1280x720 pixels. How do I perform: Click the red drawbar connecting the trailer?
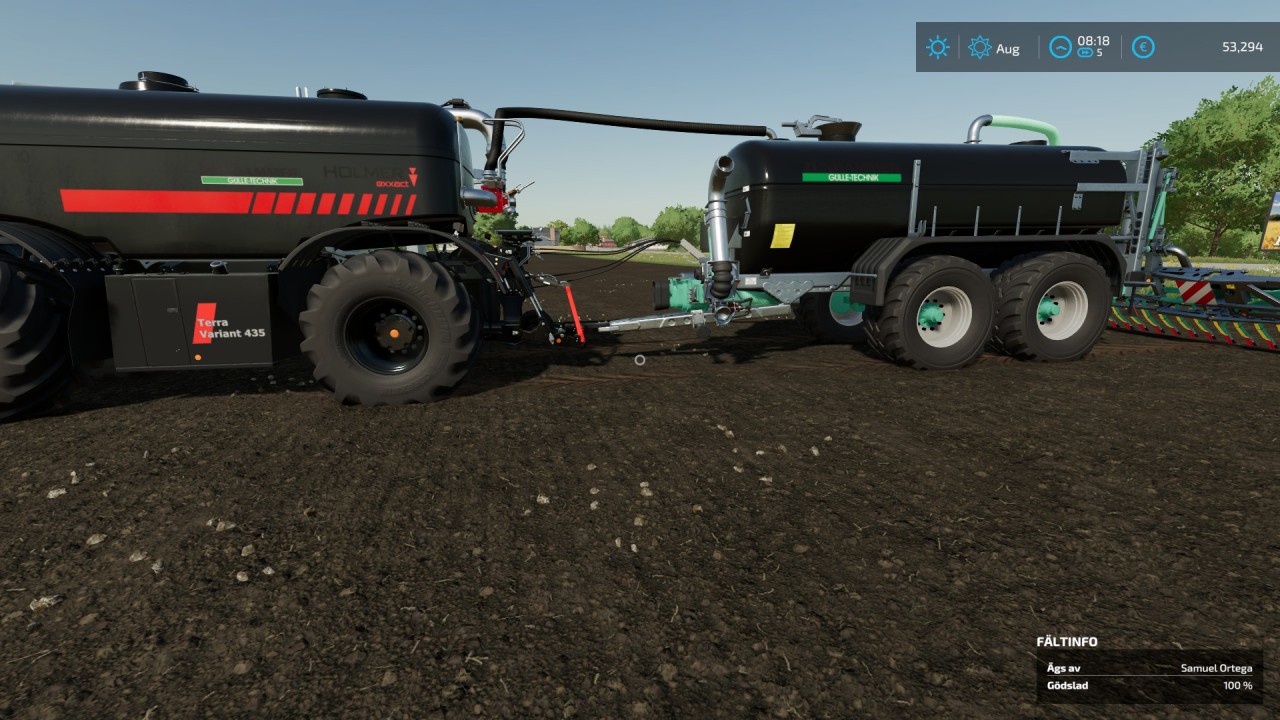coord(573,314)
